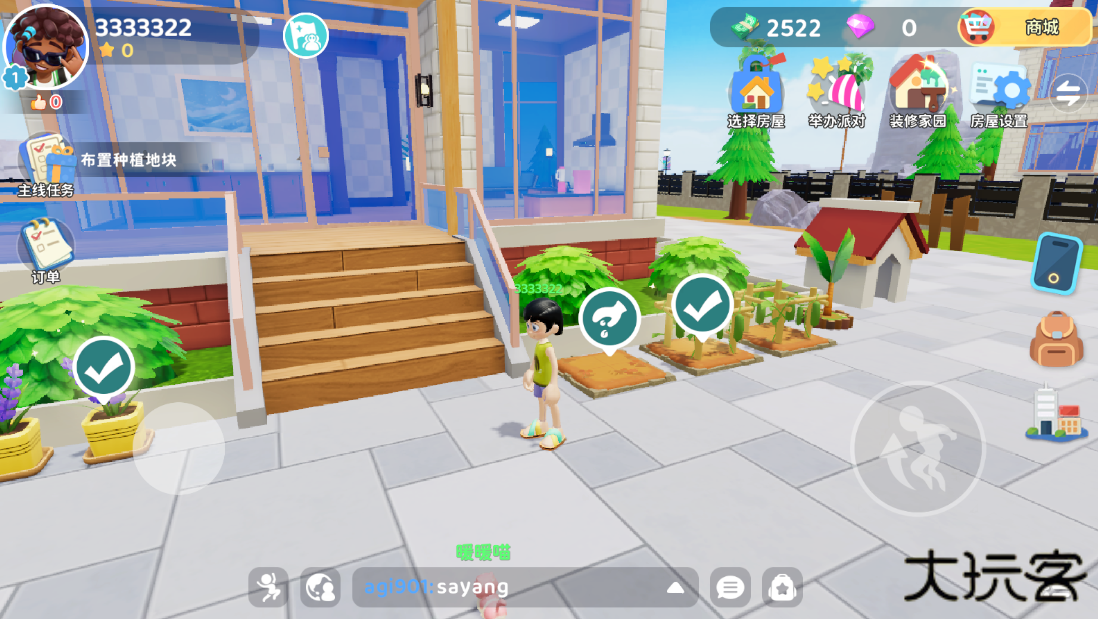Open the emote dancing figure button
Viewport: 1098px width, 619px height.
pos(268,587)
